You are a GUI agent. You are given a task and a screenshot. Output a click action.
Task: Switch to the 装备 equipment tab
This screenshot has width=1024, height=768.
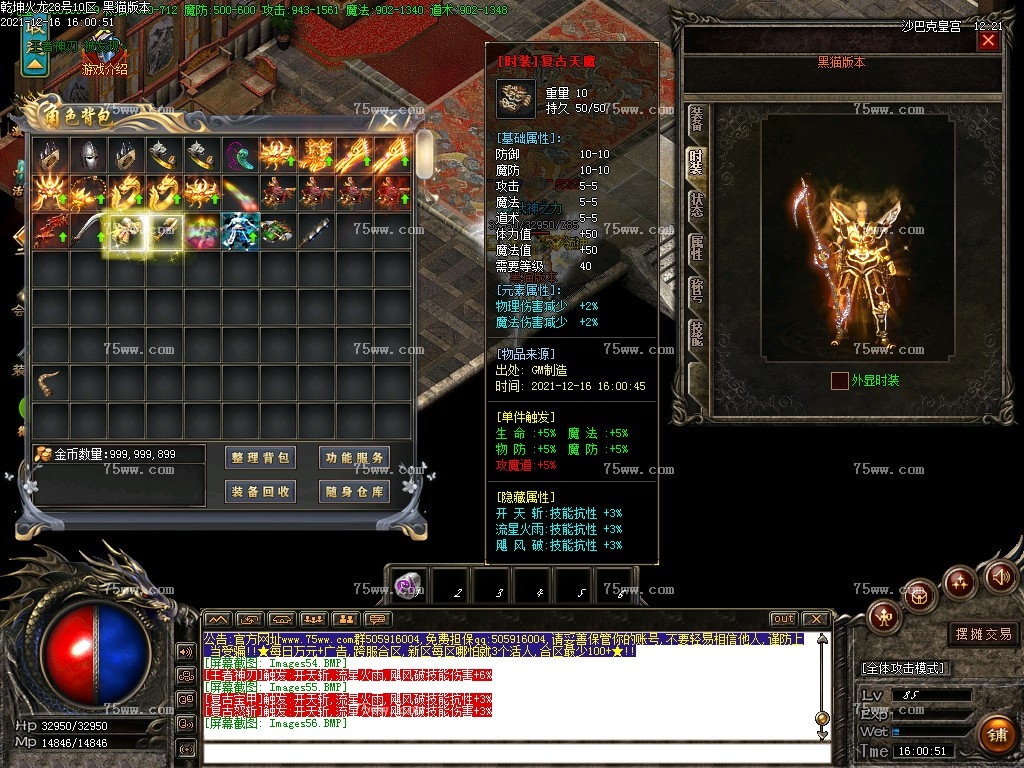tap(696, 120)
